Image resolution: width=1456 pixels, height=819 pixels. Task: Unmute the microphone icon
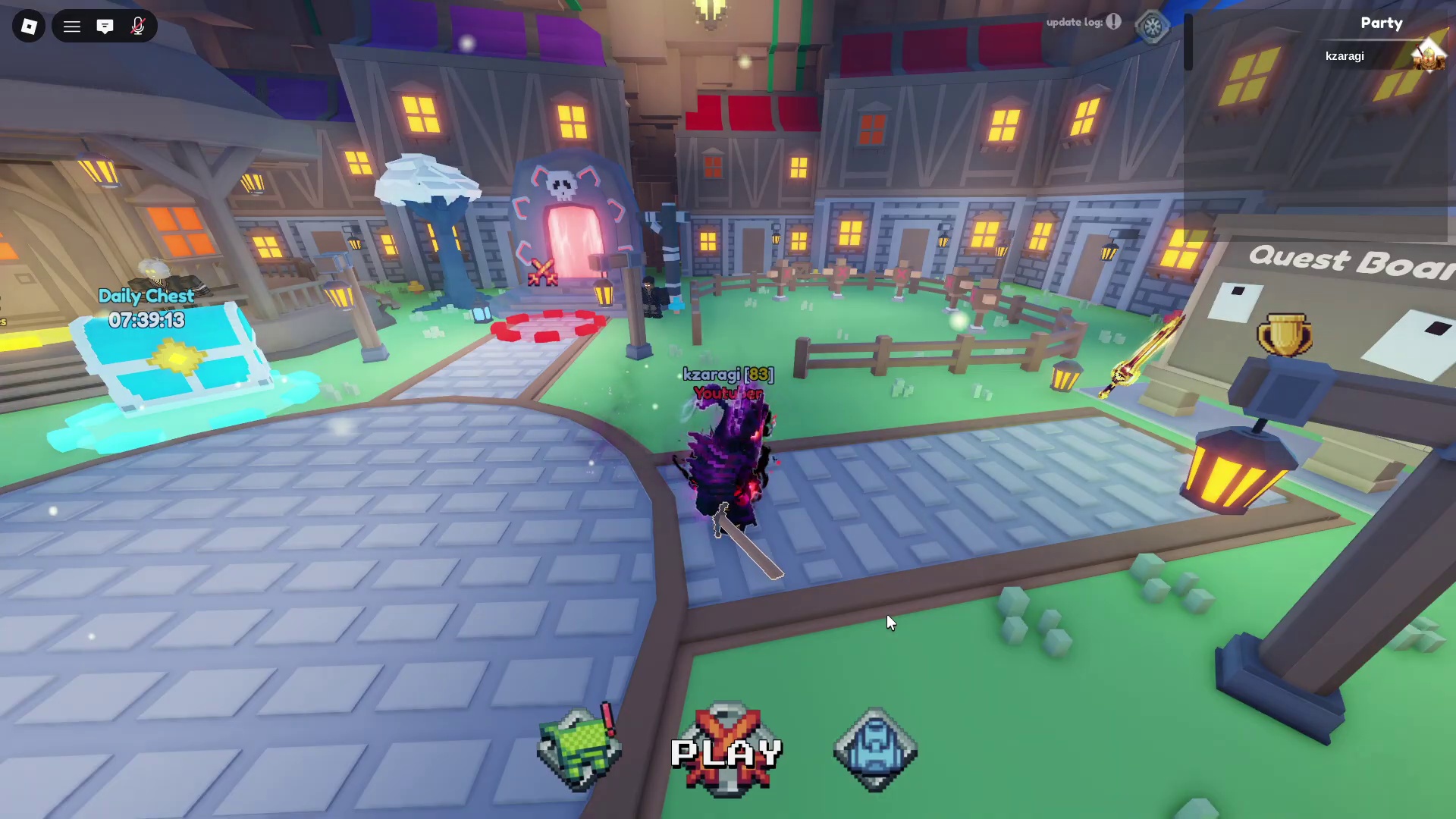pos(137,27)
